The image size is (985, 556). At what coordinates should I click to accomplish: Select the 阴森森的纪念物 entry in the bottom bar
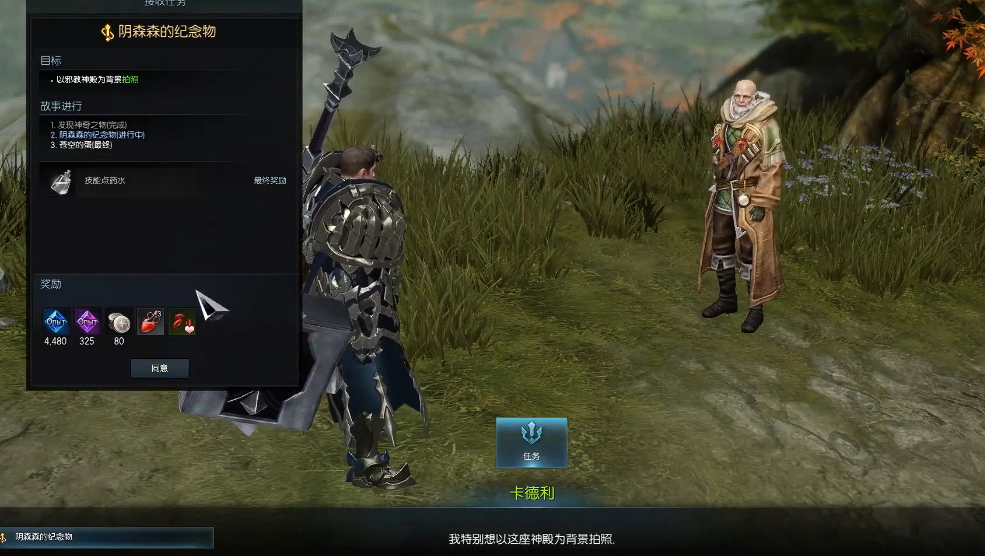coord(106,537)
